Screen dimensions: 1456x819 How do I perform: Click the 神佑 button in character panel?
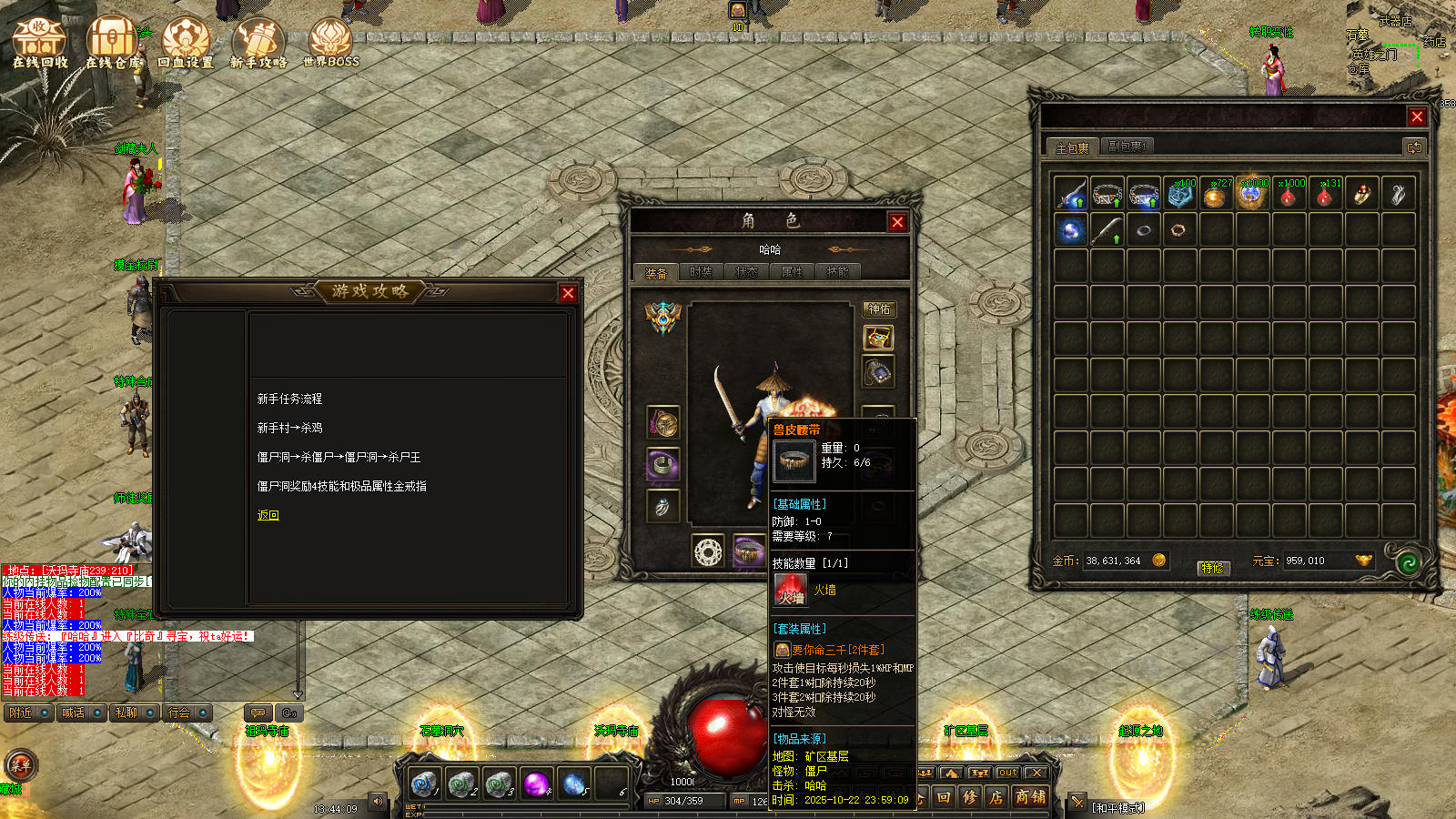[x=879, y=309]
